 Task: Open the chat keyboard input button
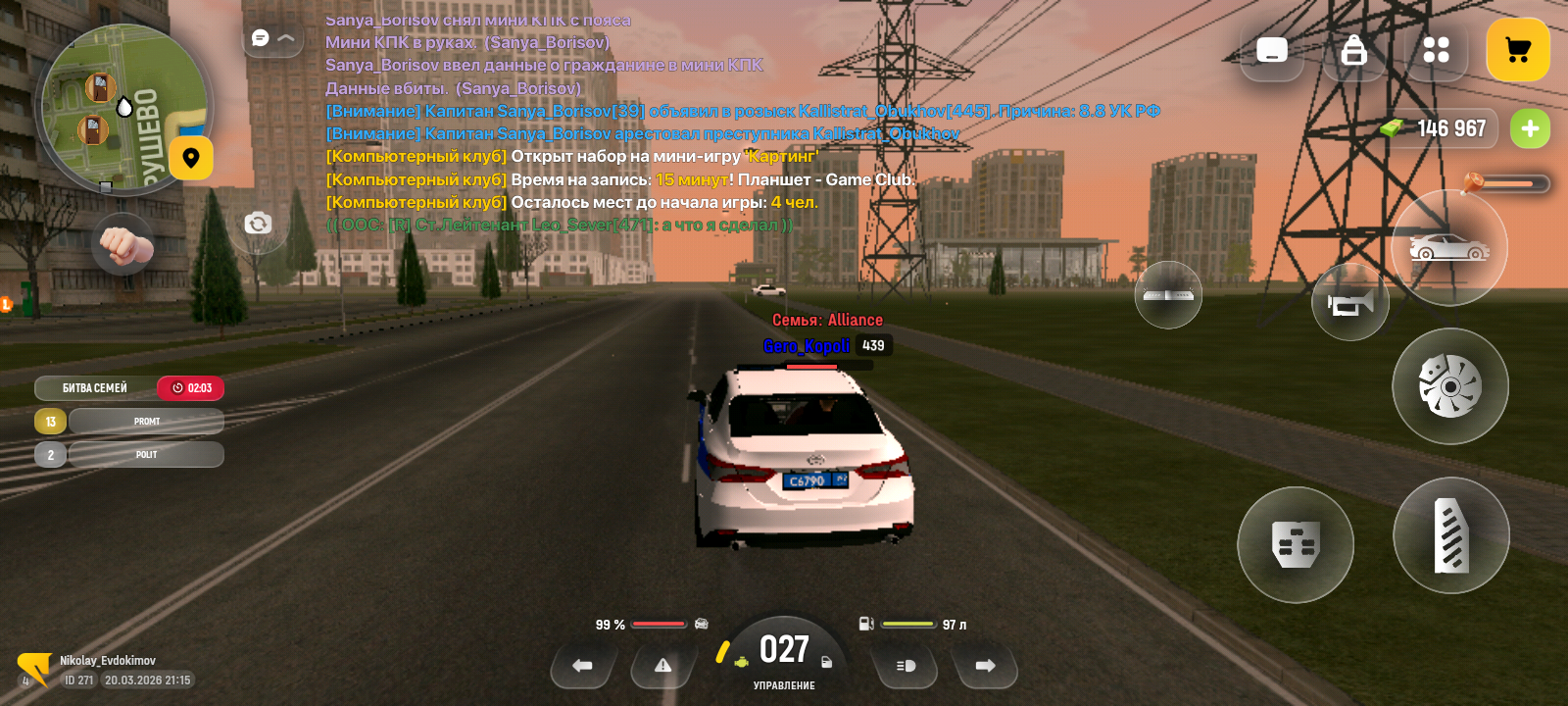pos(1272,50)
